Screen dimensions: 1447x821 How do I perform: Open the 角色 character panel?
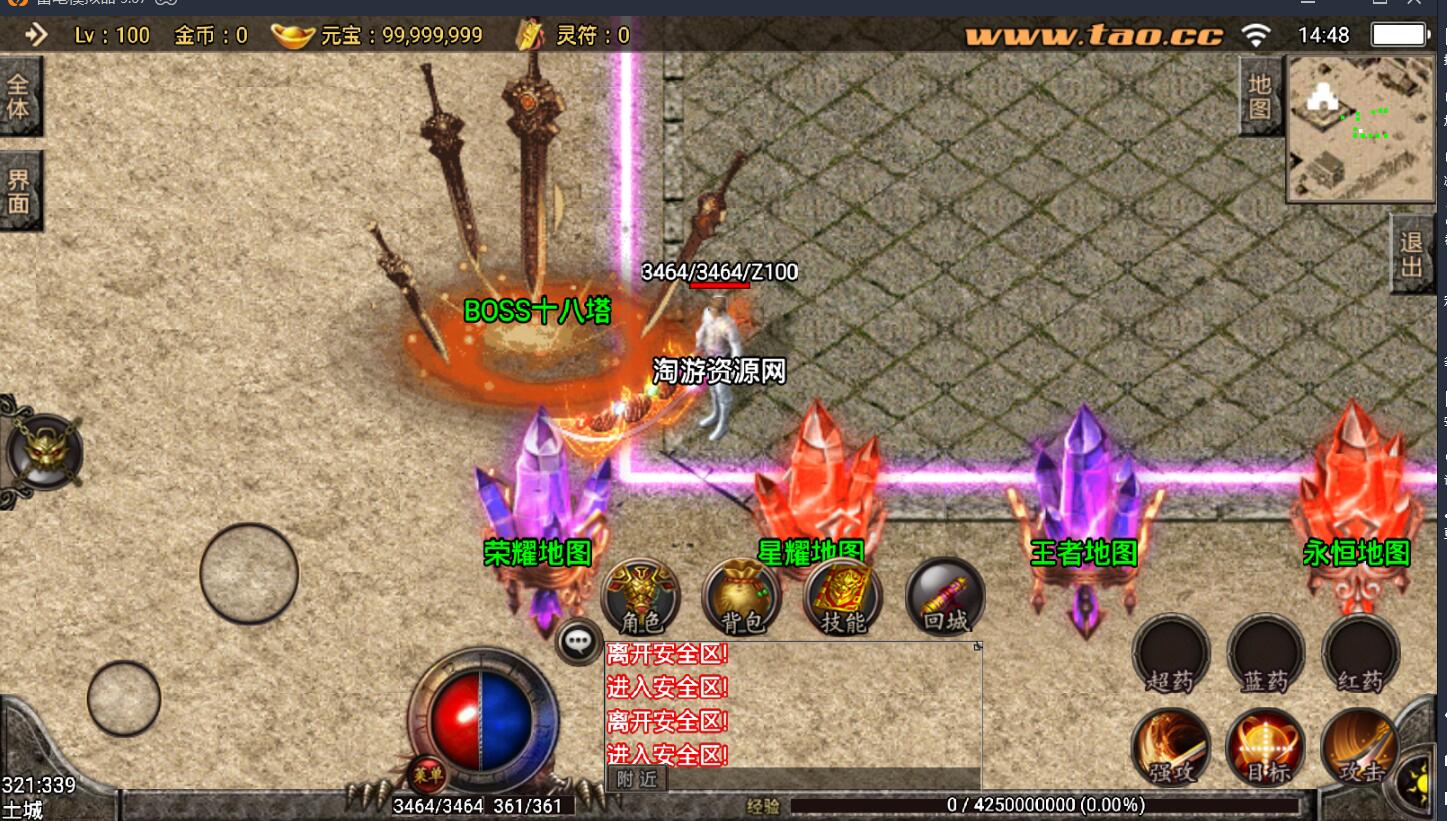tap(641, 597)
